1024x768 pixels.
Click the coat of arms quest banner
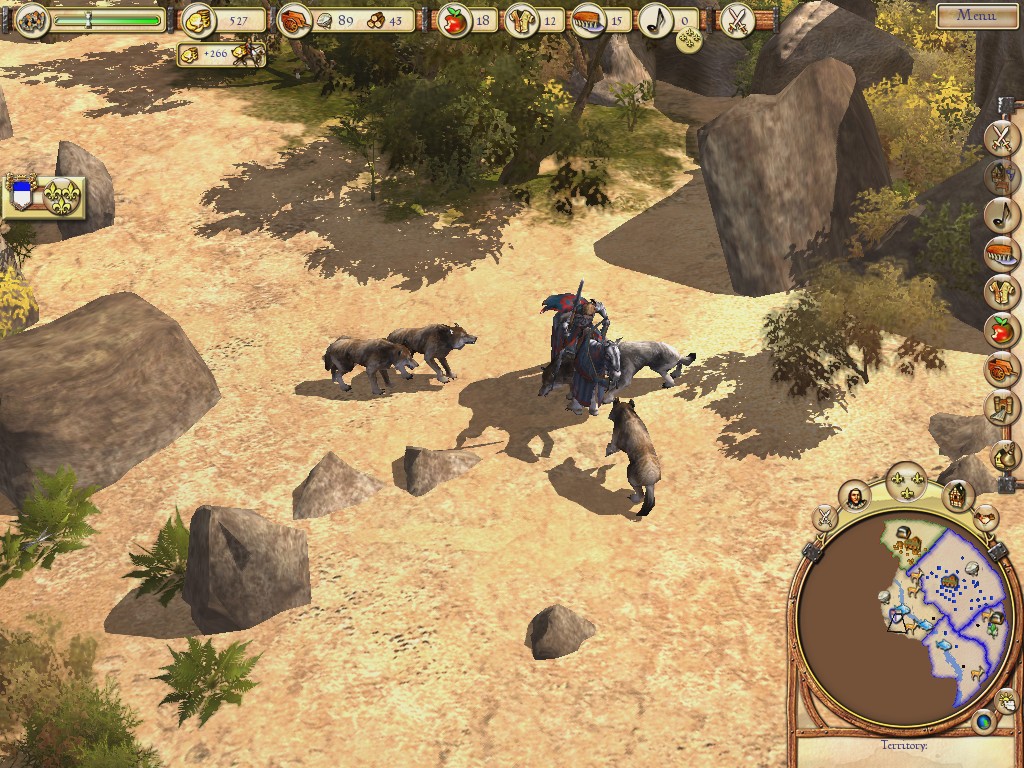click(x=43, y=196)
